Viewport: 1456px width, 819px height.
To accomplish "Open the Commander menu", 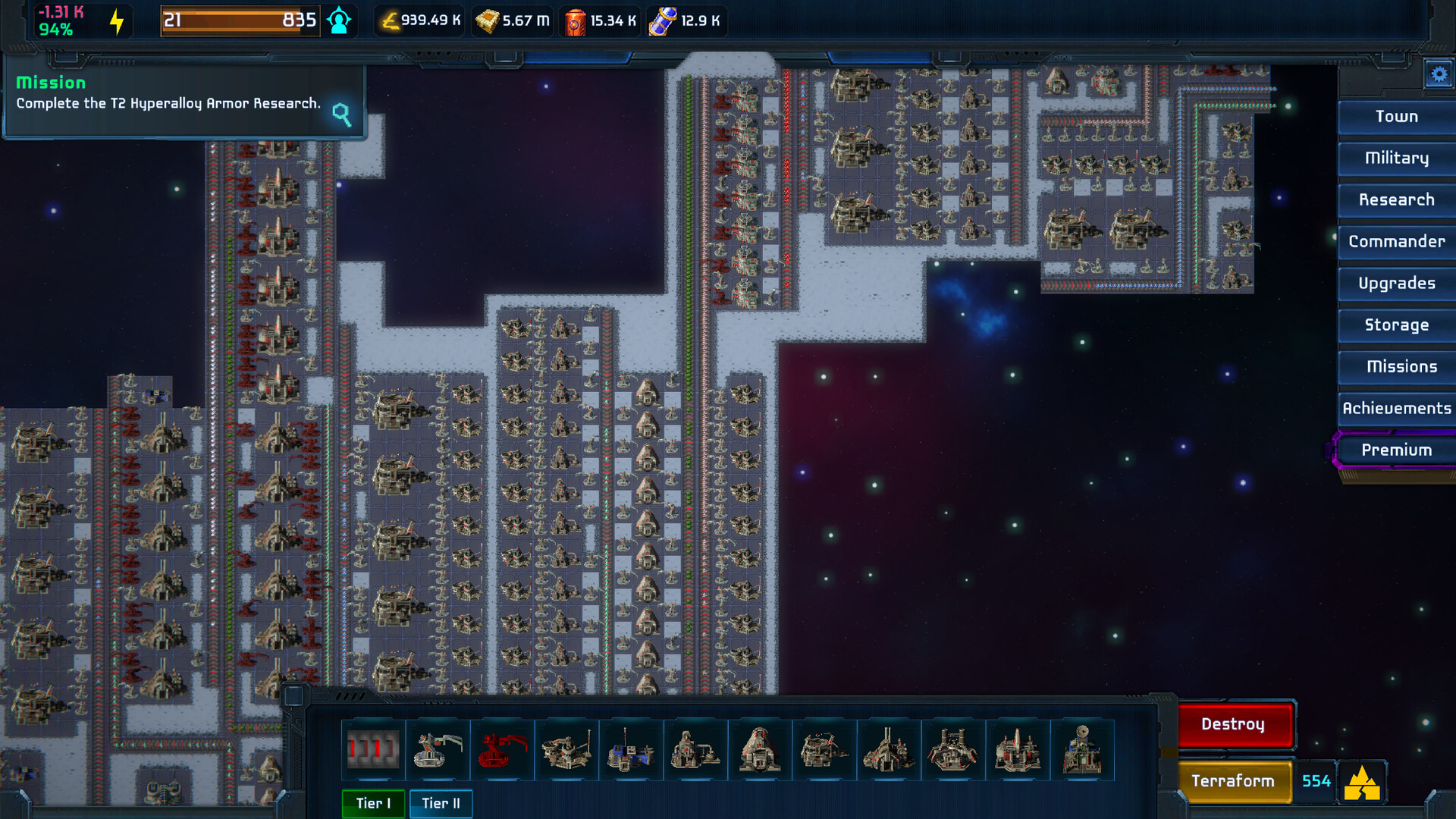I will point(1396,242).
